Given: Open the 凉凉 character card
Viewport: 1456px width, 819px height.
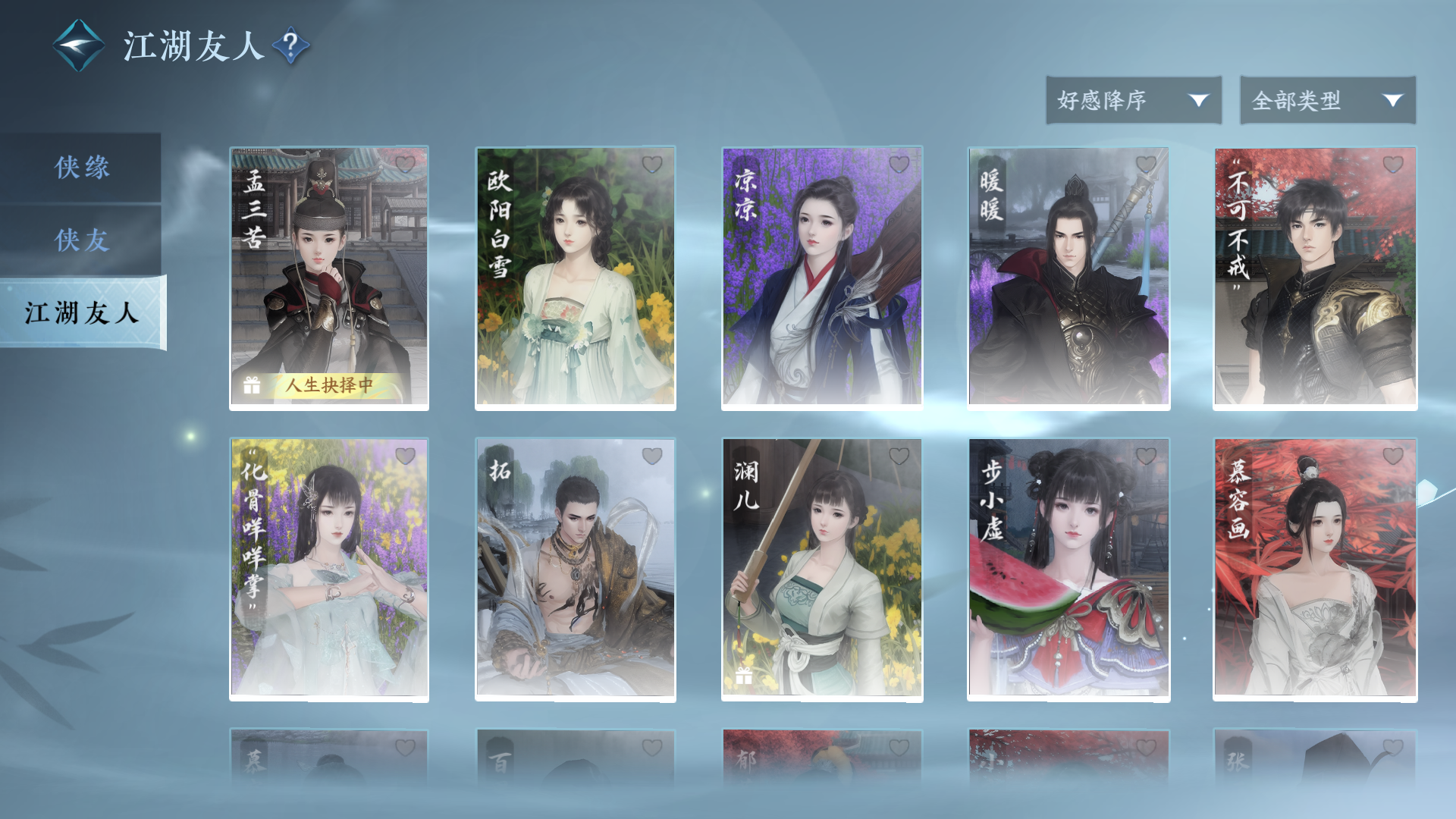Looking at the screenshot, I should click(821, 278).
